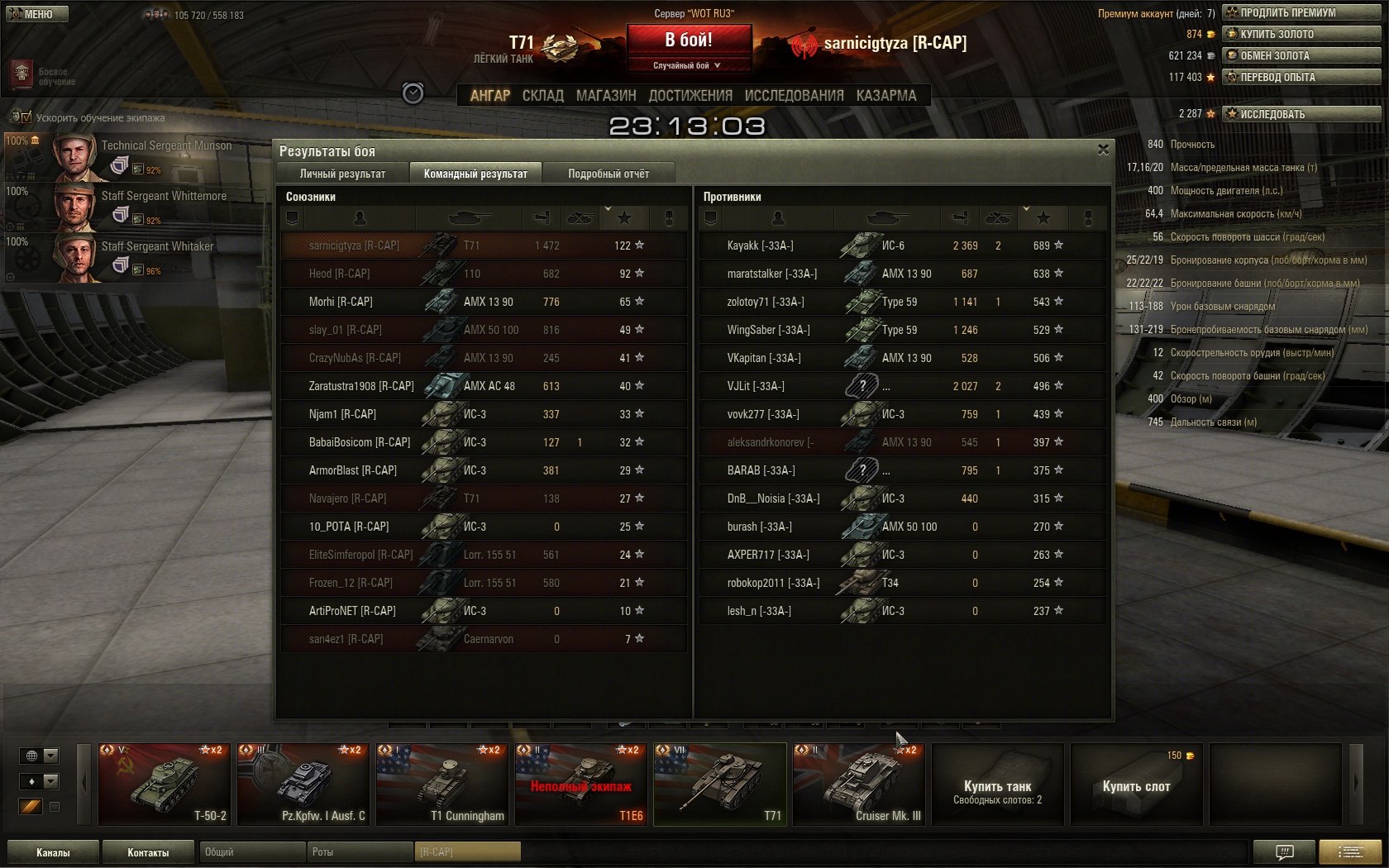The image size is (1389, 868).
Task: Close the battle results window
Action: click(x=1103, y=150)
